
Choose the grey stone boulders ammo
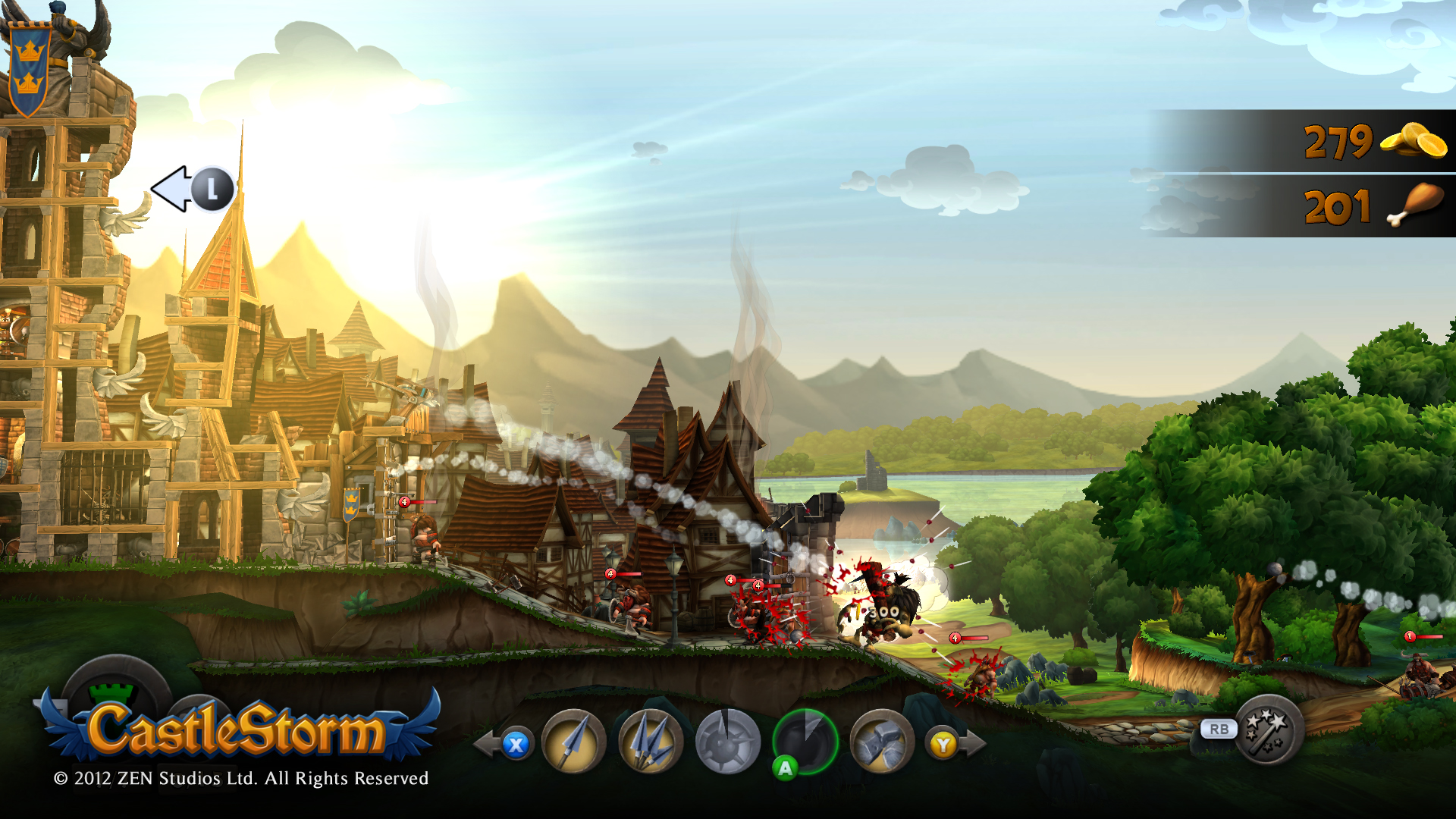(x=881, y=742)
